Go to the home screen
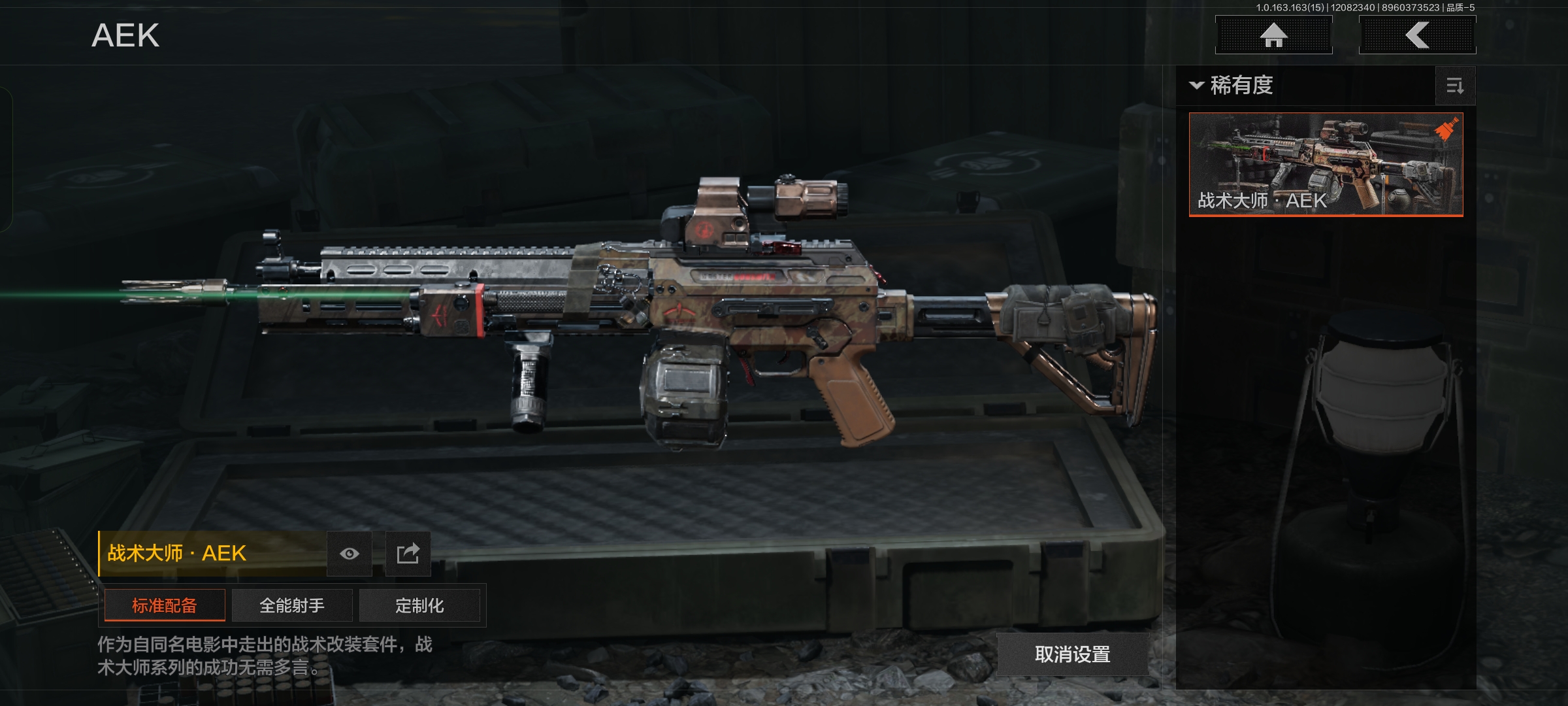Viewport: 1568px width, 706px height. pyautogui.click(x=1273, y=35)
